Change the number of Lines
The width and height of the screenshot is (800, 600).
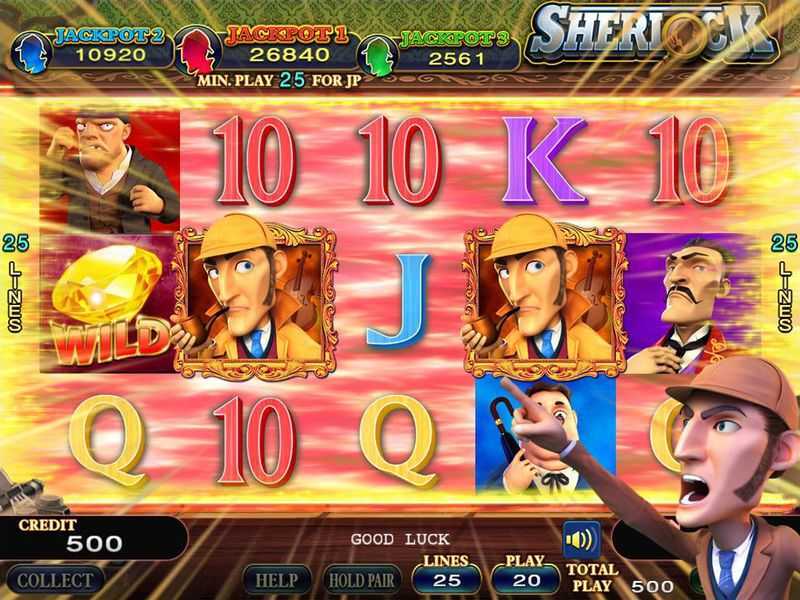(x=445, y=579)
